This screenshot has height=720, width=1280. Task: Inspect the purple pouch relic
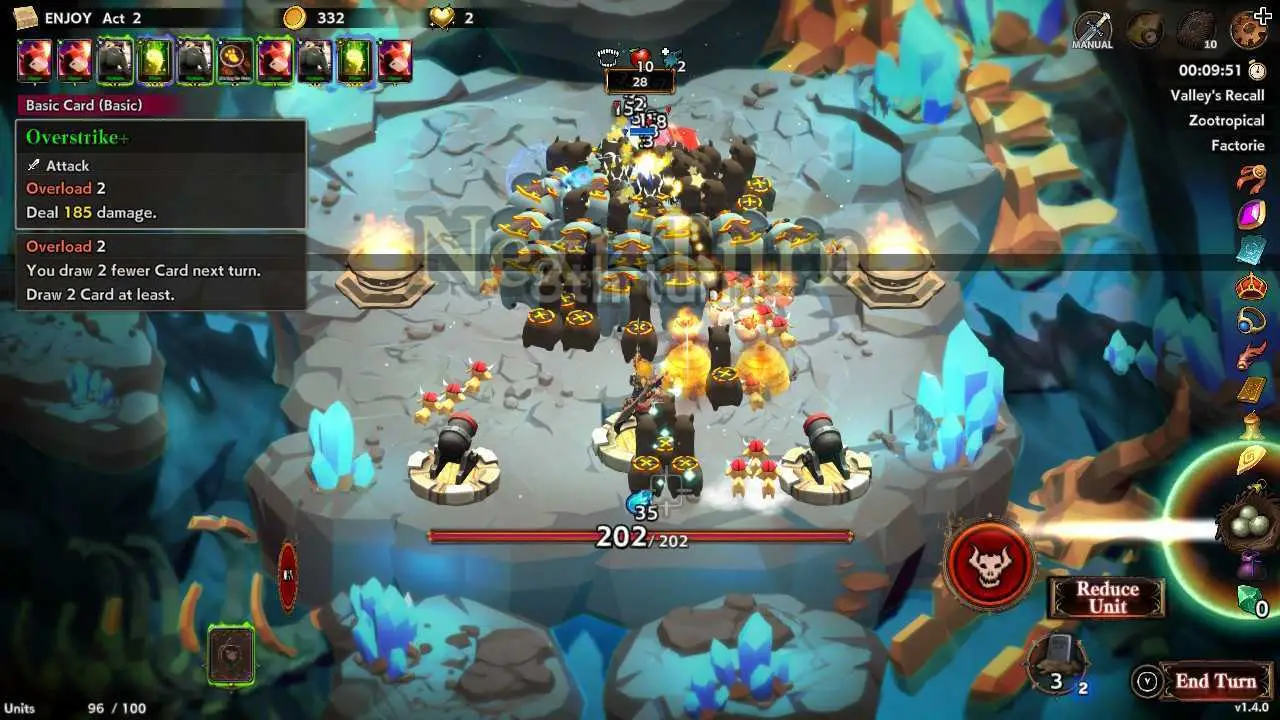pyautogui.click(x=1250, y=567)
